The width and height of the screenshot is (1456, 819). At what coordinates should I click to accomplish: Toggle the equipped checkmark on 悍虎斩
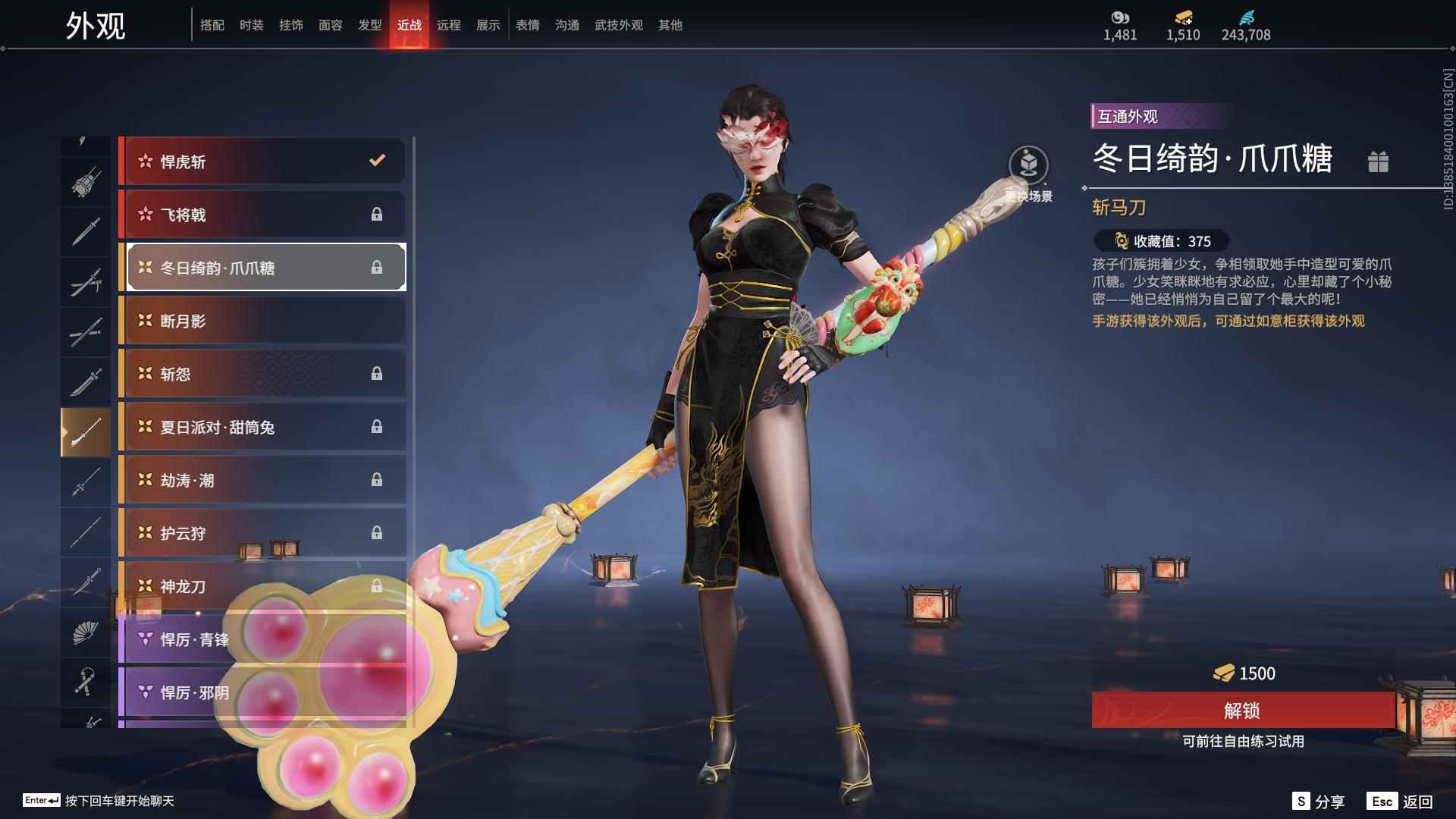tap(375, 161)
